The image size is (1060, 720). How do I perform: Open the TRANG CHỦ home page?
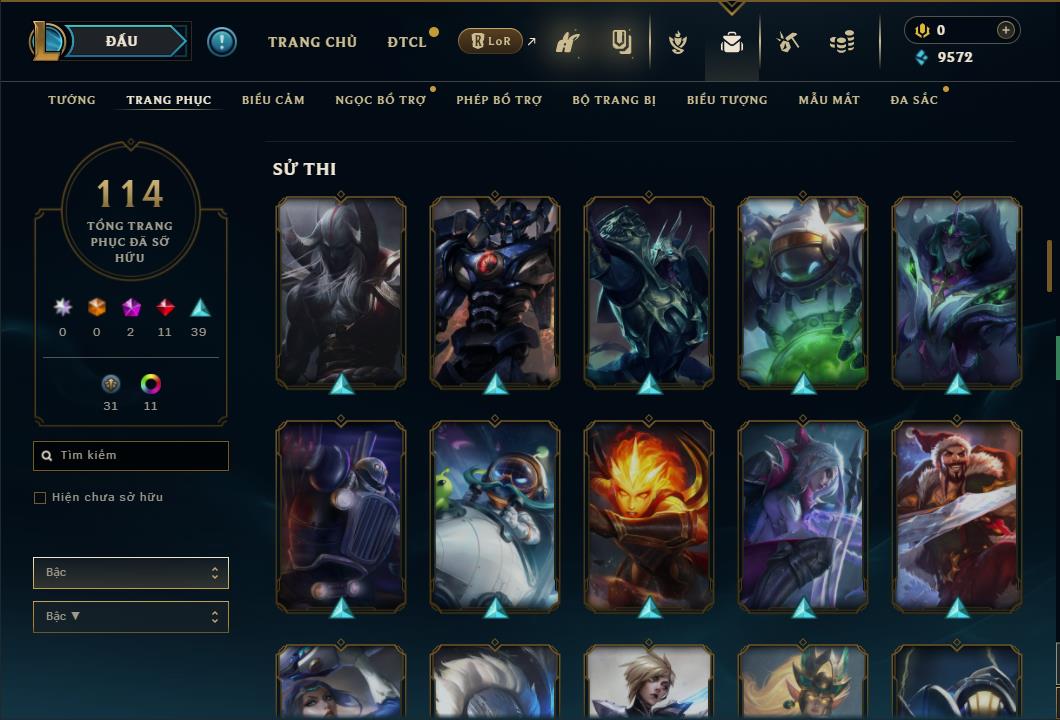(312, 42)
